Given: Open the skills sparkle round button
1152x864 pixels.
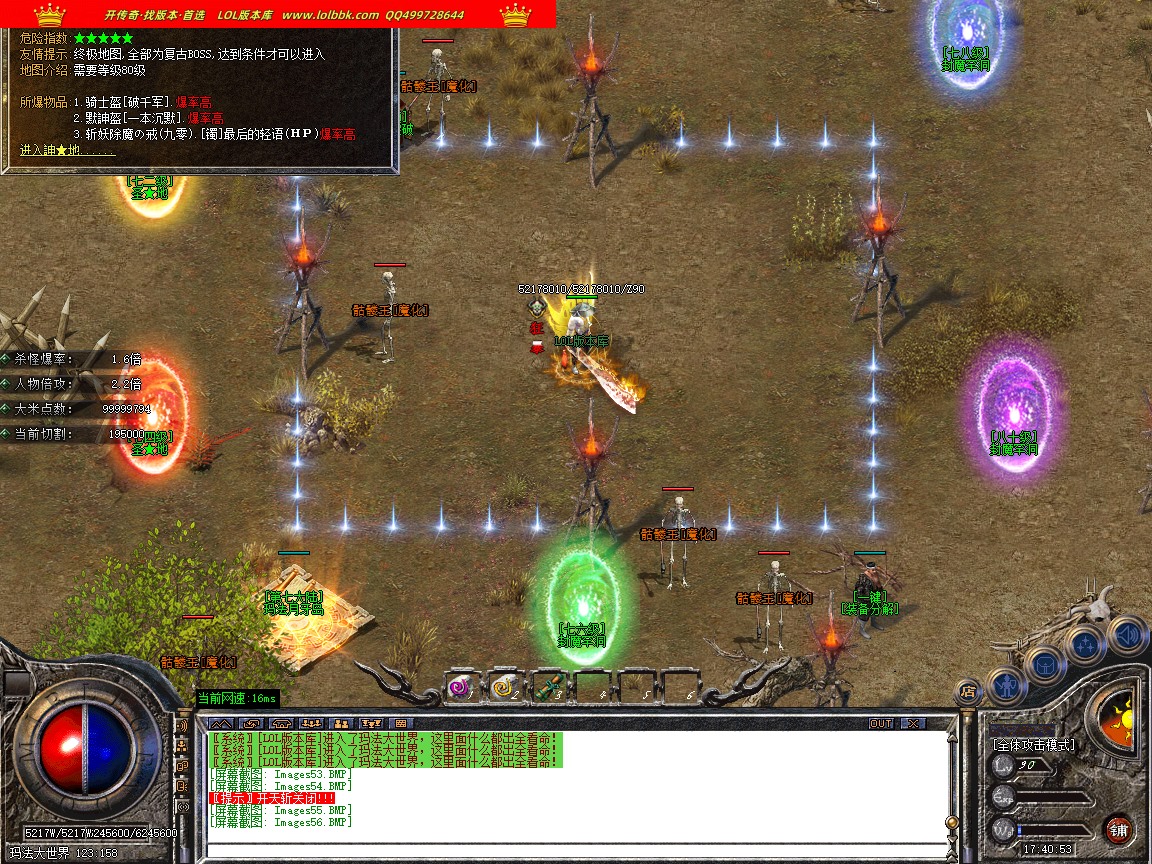Looking at the screenshot, I should click(1086, 642).
